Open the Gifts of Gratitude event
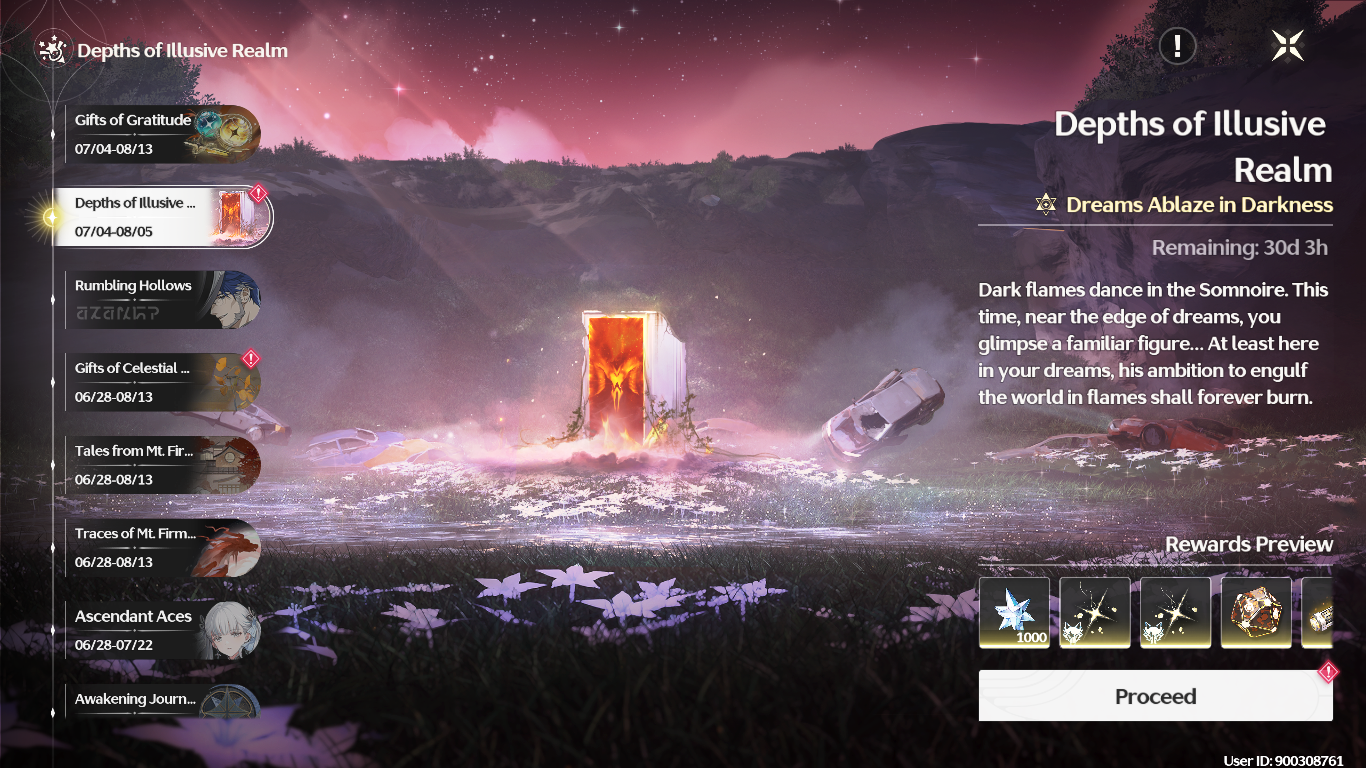Screen dimensions: 1366x768 (x=160, y=134)
